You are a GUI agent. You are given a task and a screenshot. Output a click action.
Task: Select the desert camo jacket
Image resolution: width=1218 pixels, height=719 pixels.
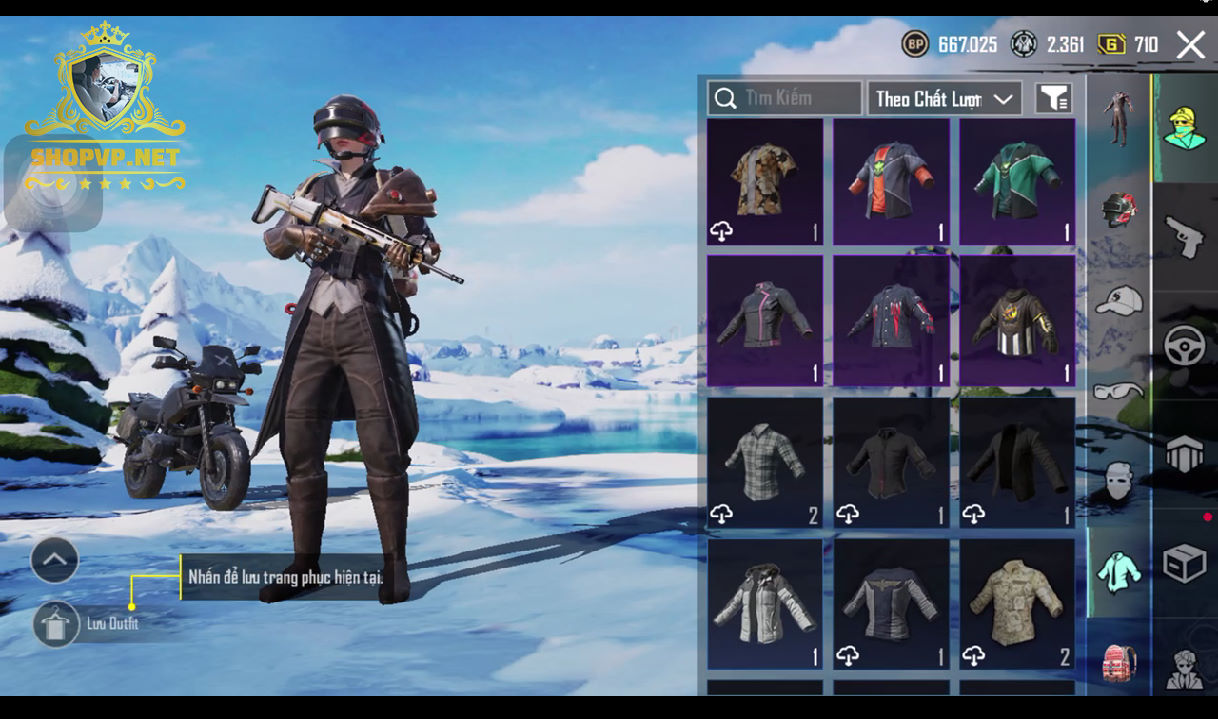1017,604
